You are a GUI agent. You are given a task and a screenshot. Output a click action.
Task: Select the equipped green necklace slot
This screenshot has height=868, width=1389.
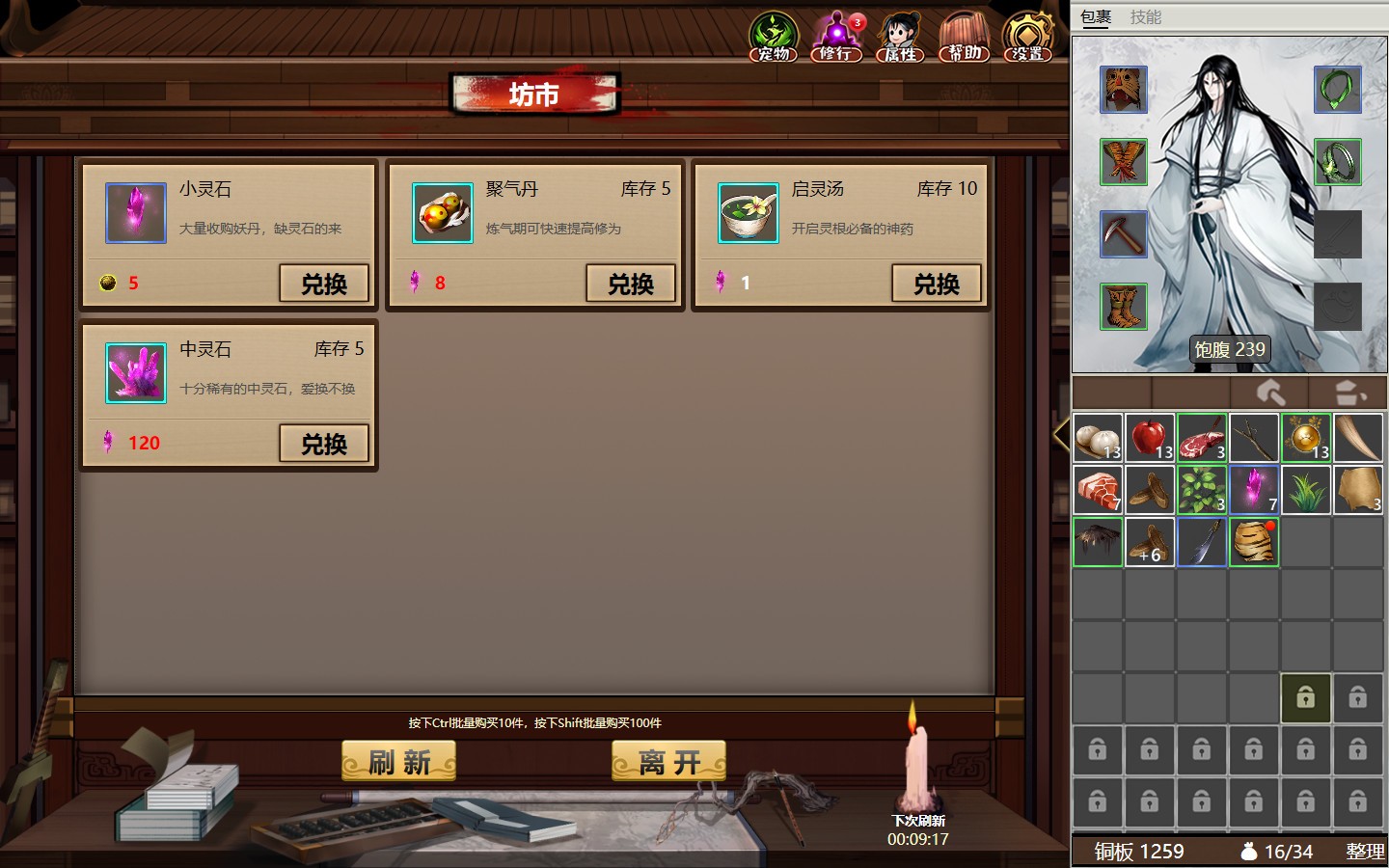[1338, 89]
